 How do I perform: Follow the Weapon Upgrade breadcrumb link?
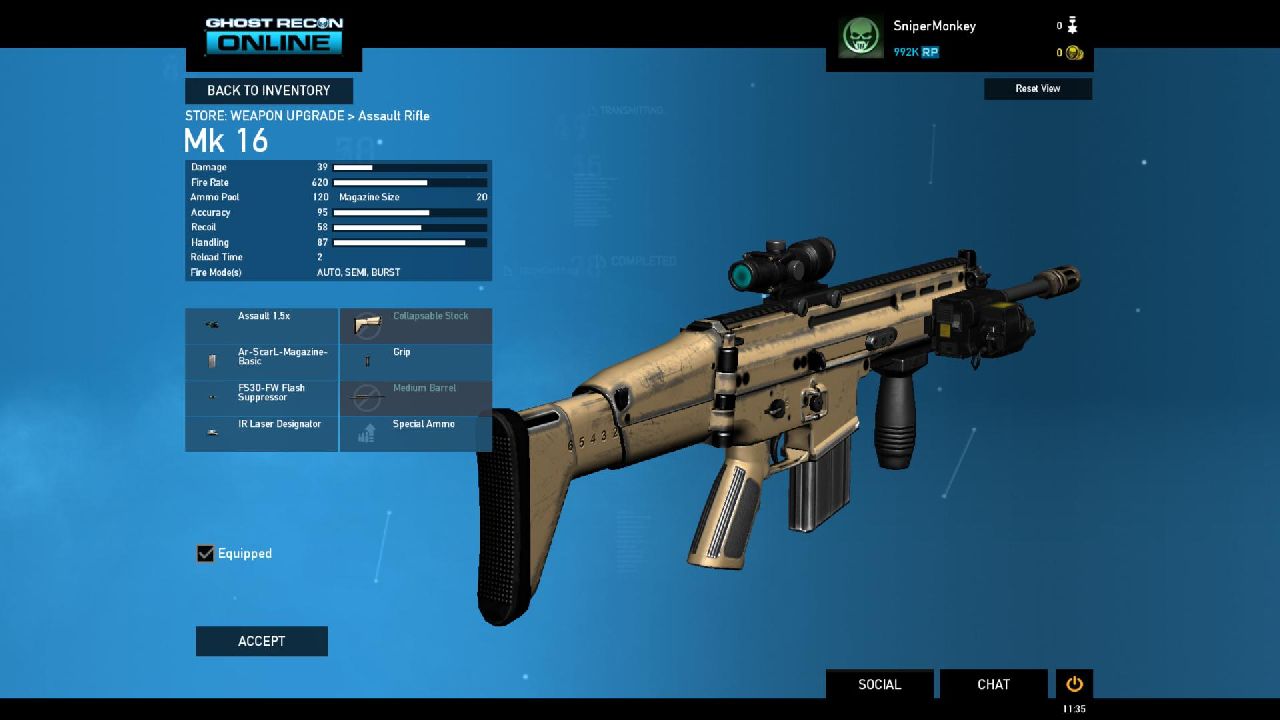288,116
